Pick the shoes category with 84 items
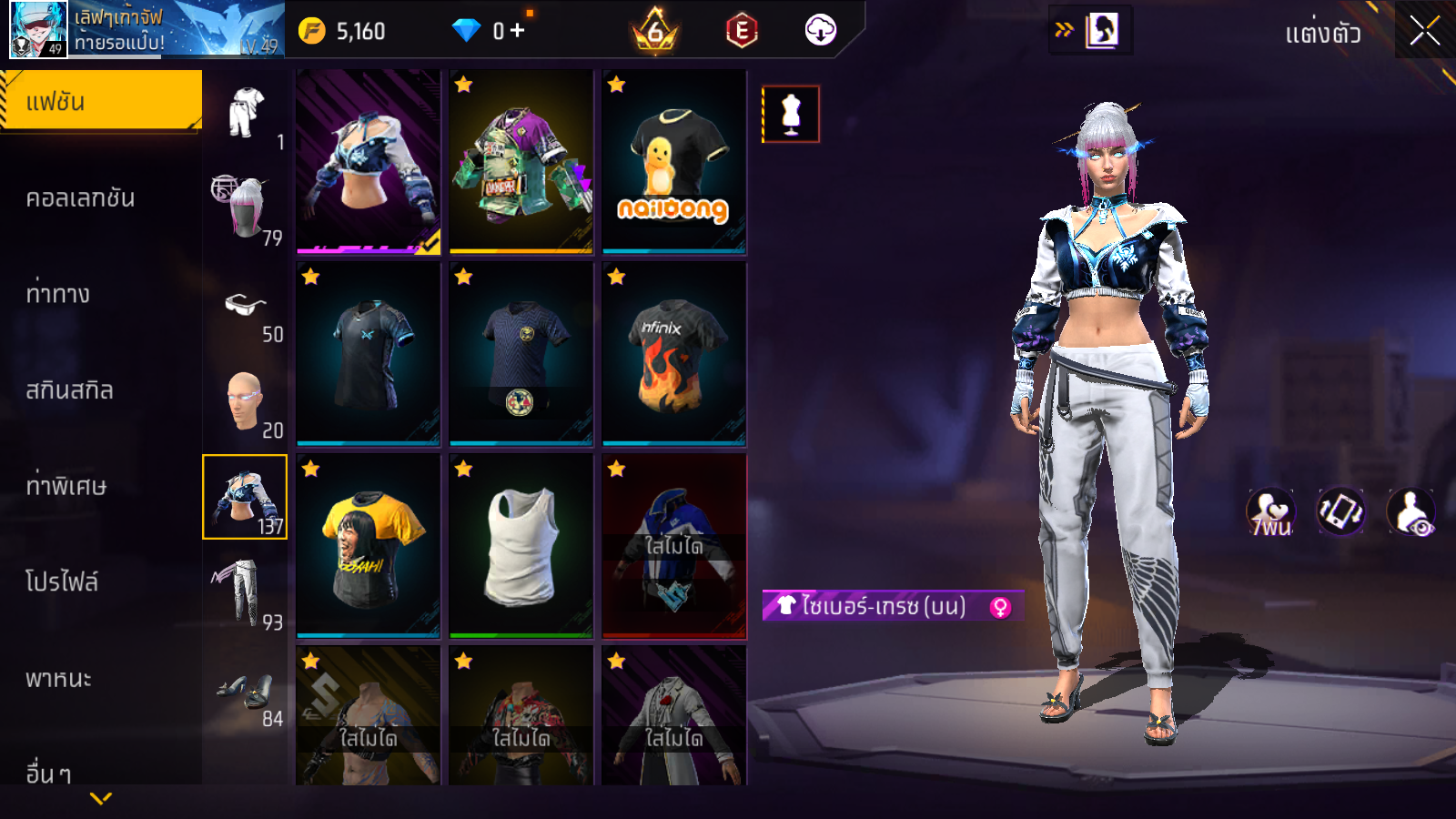Screen dimensions: 1456x819 coord(245,692)
